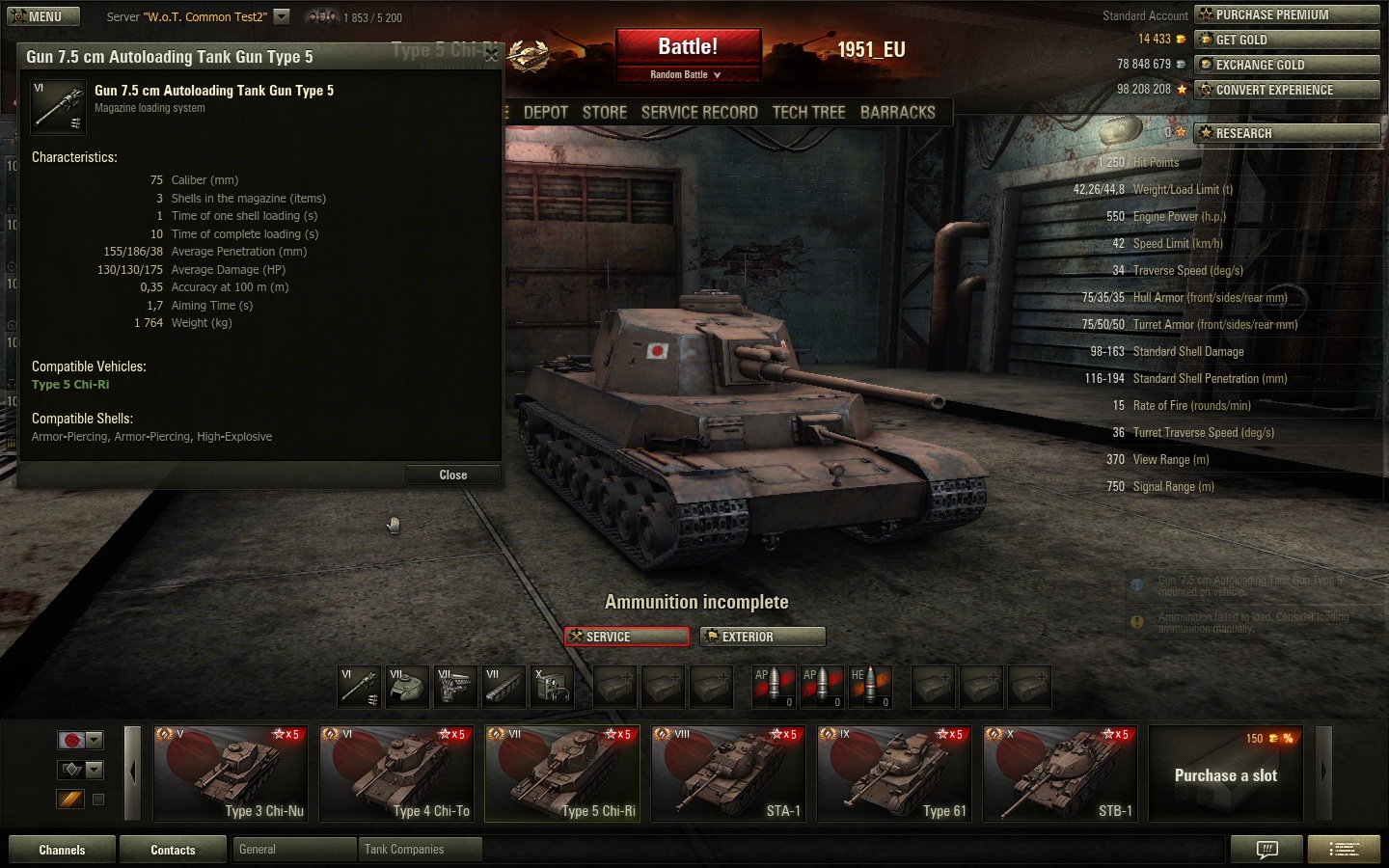Open the Research button

tap(1287, 133)
